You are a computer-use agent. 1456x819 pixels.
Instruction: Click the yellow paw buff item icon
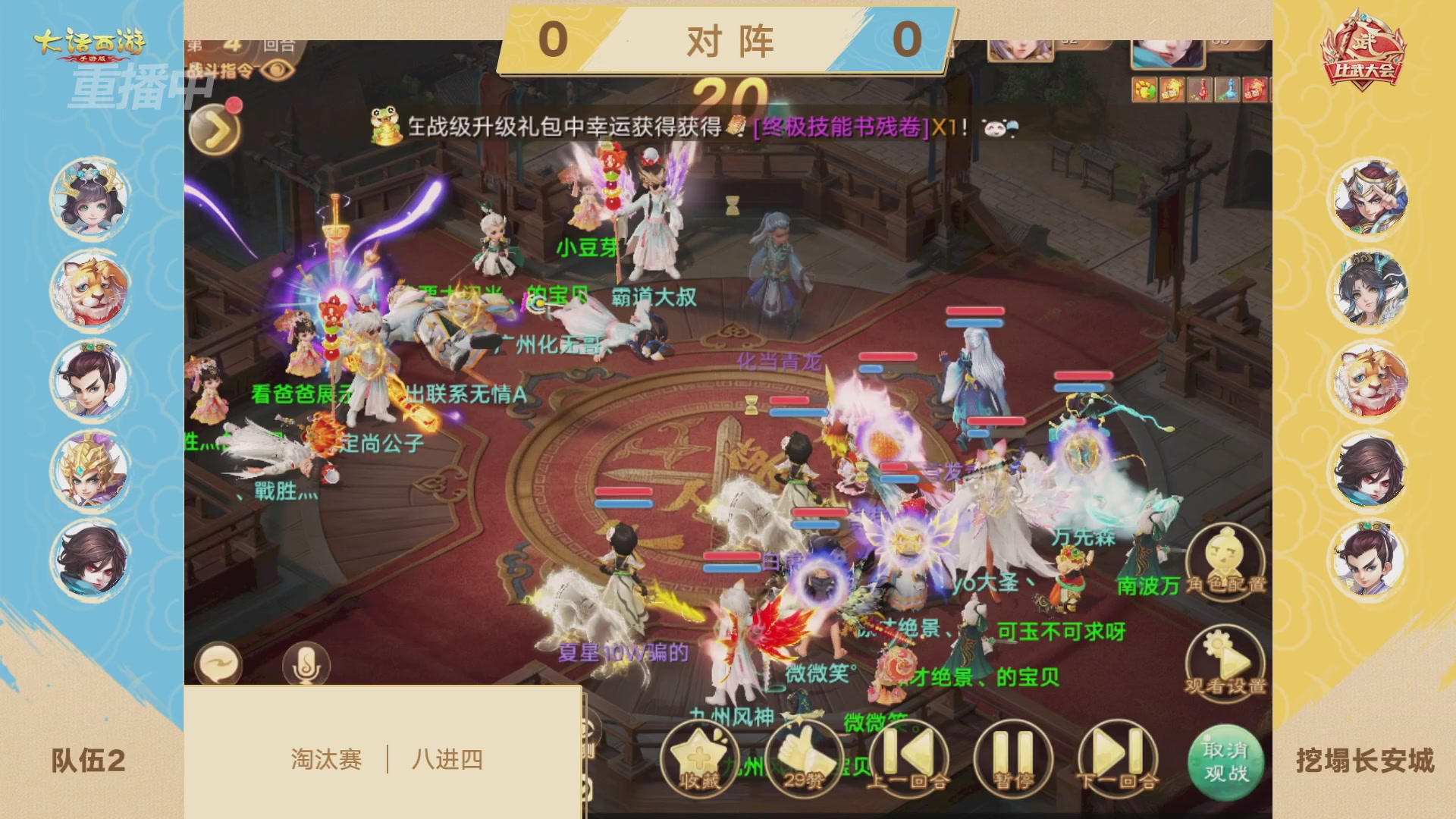(1144, 89)
